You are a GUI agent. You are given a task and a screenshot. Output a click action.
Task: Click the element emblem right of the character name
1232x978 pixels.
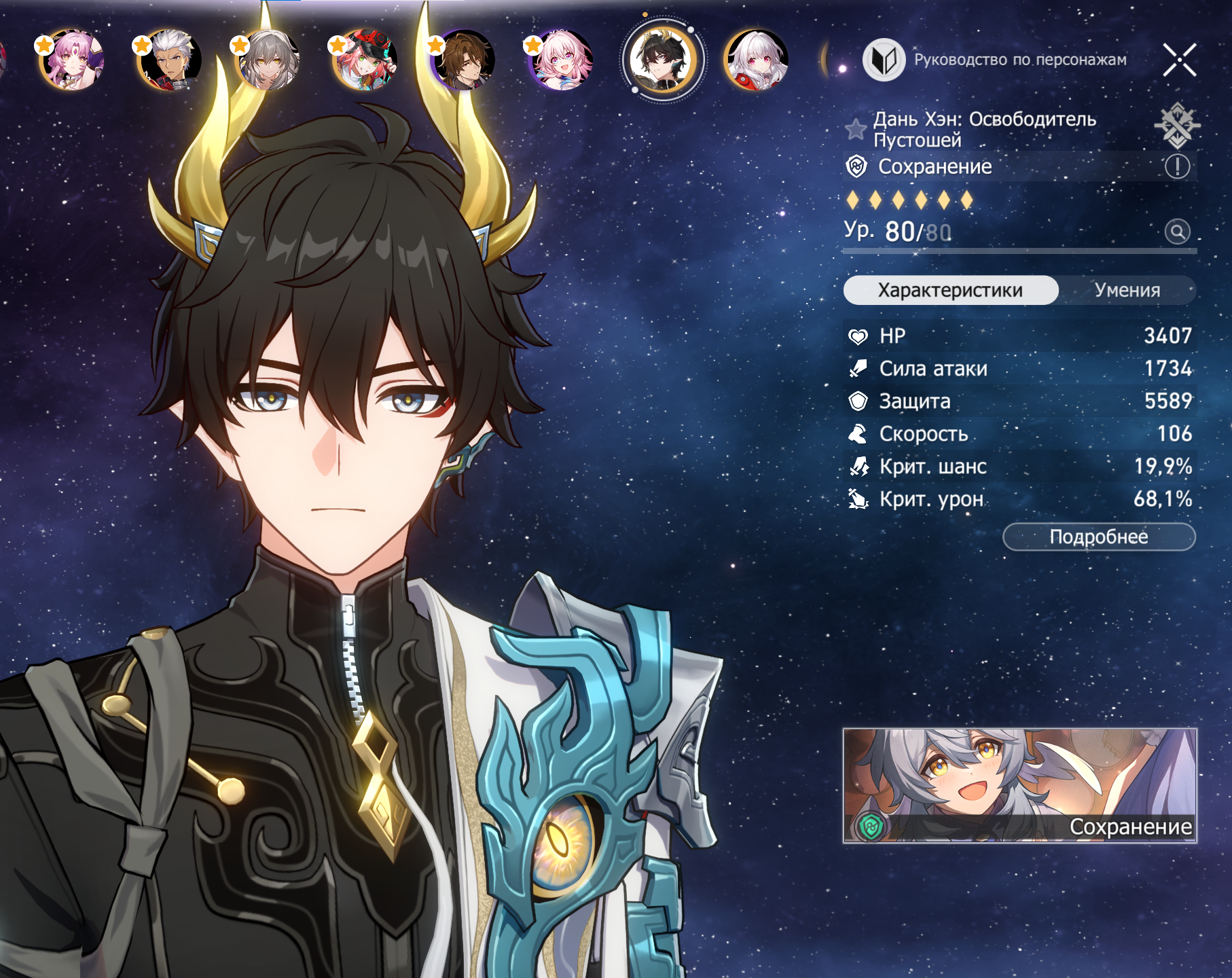click(x=1177, y=125)
